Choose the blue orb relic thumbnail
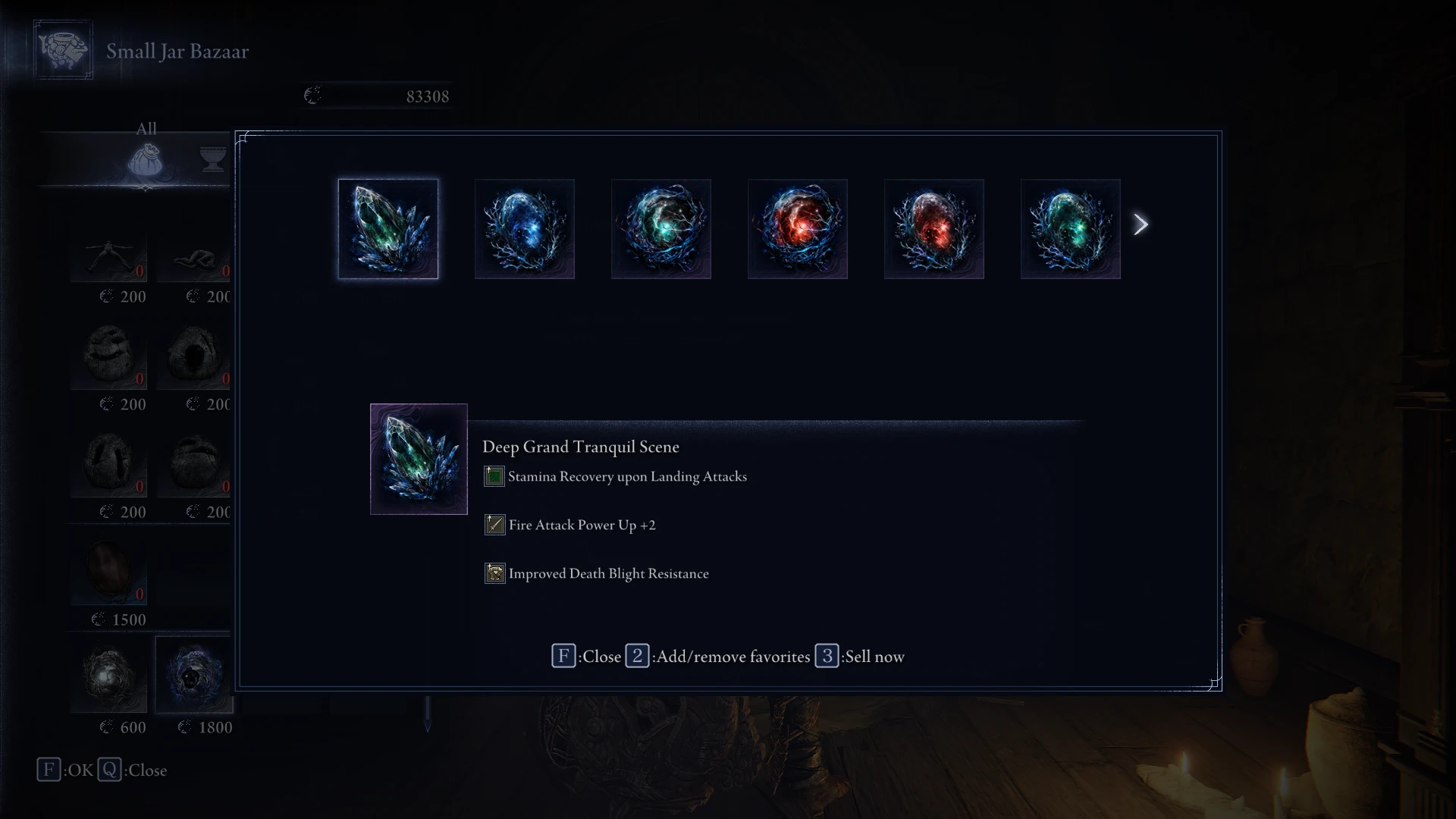Image resolution: width=1456 pixels, height=819 pixels. [524, 229]
